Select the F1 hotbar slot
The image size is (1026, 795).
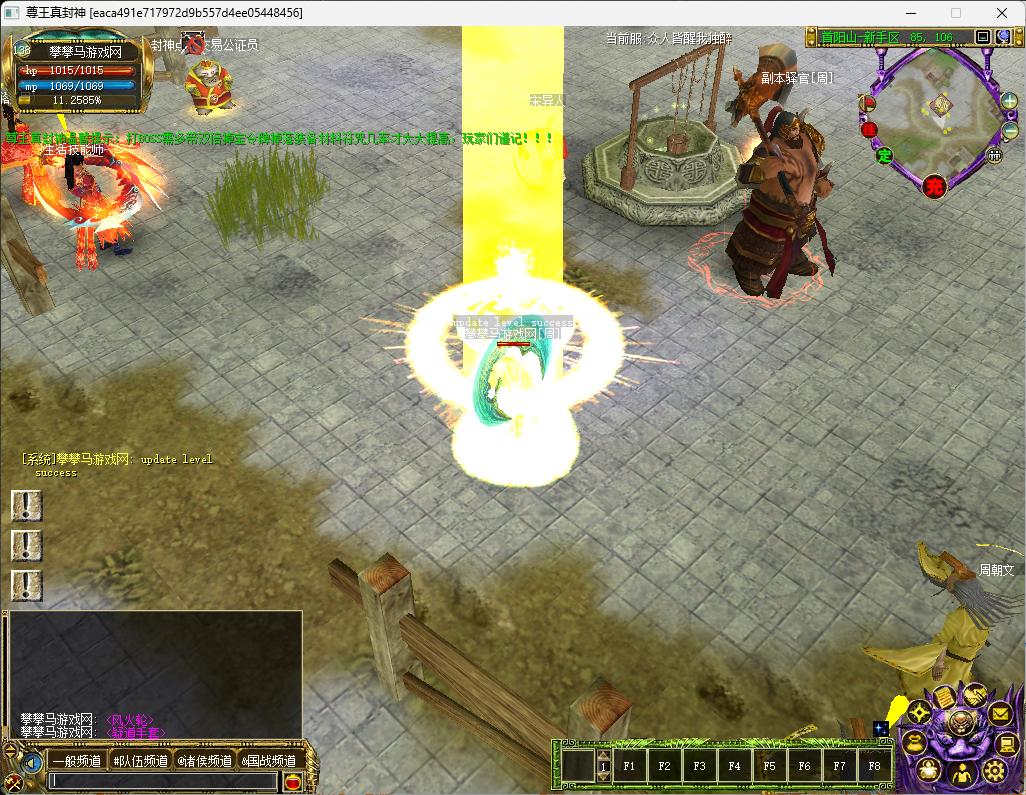coord(629,767)
